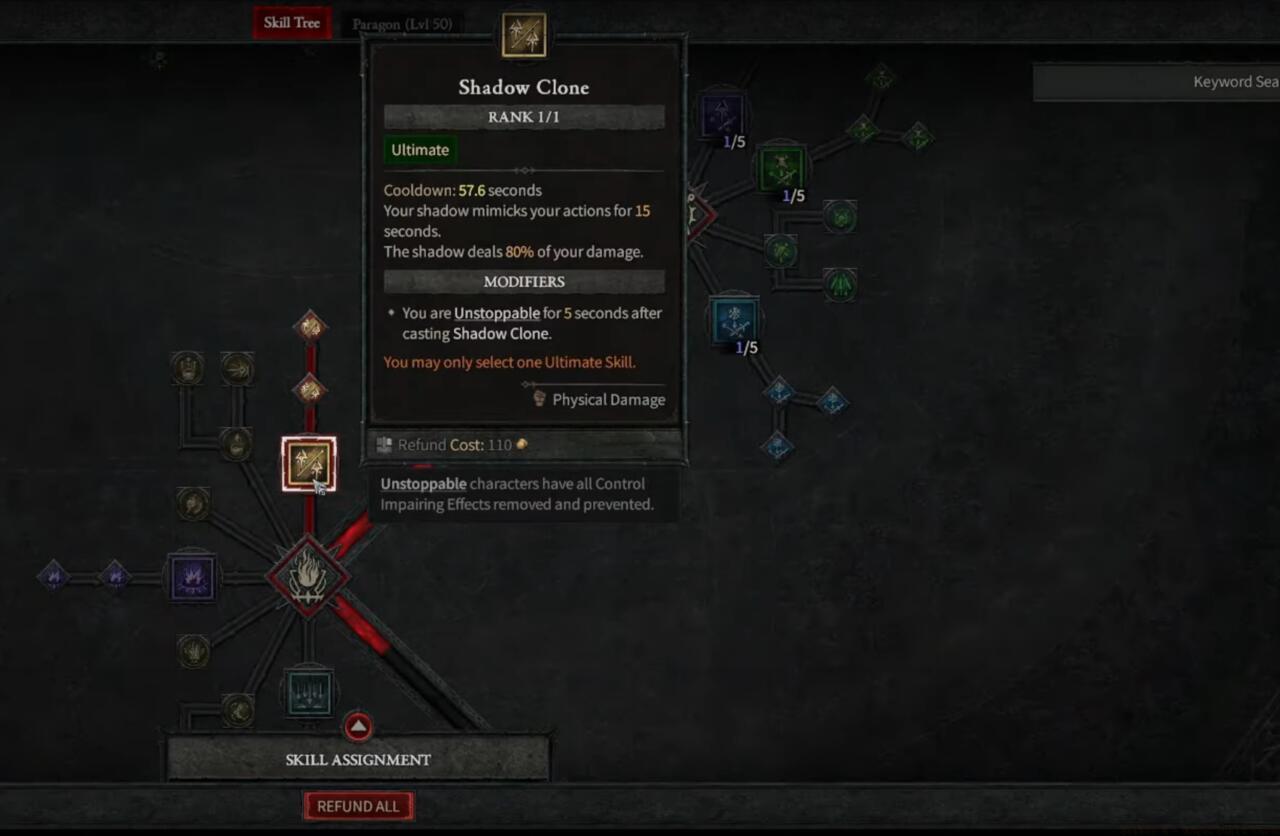This screenshot has height=836, width=1280.
Task: Select the blue skill node marked 1/5
Action: click(736, 318)
